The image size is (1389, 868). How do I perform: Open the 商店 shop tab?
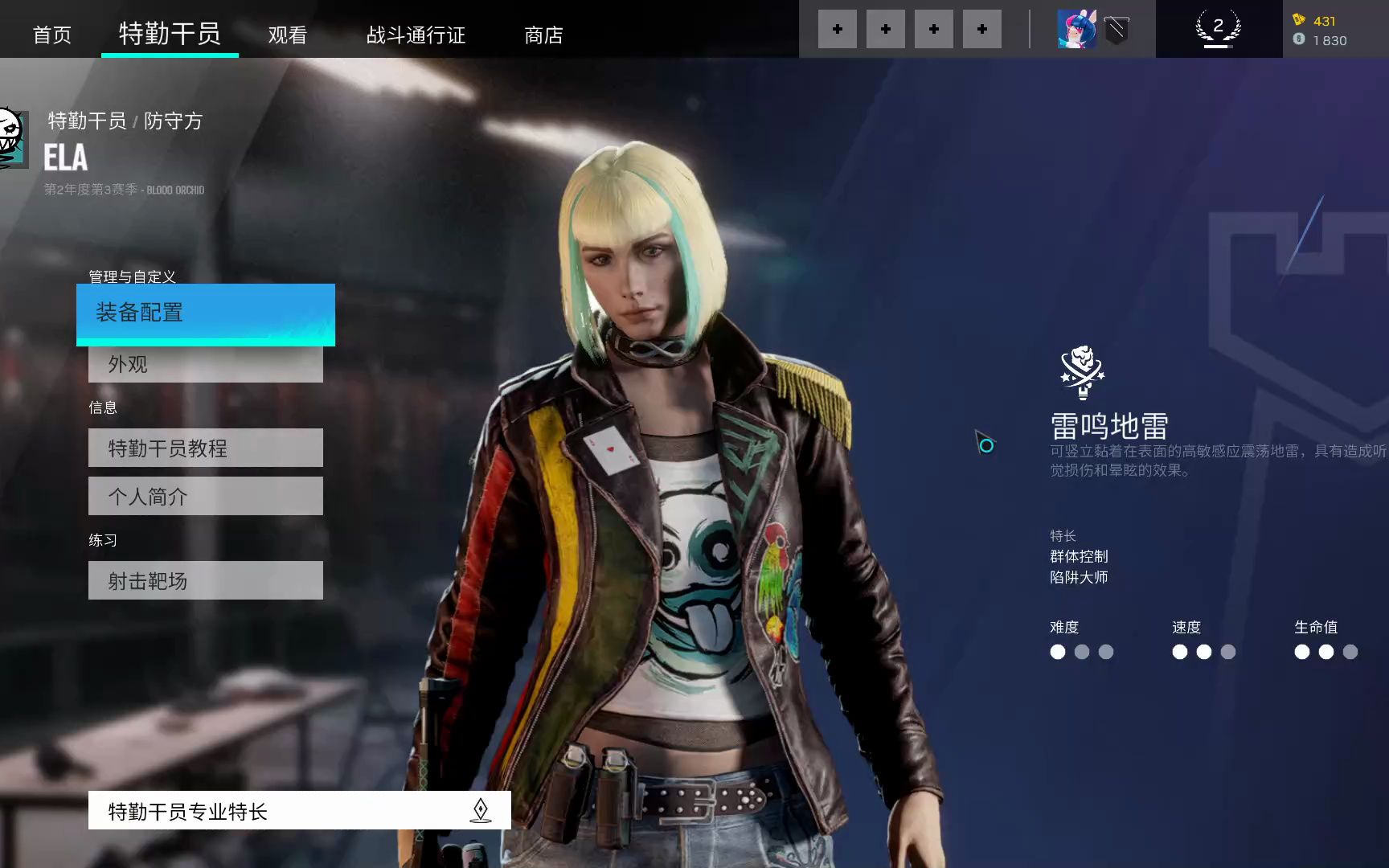[543, 35]
